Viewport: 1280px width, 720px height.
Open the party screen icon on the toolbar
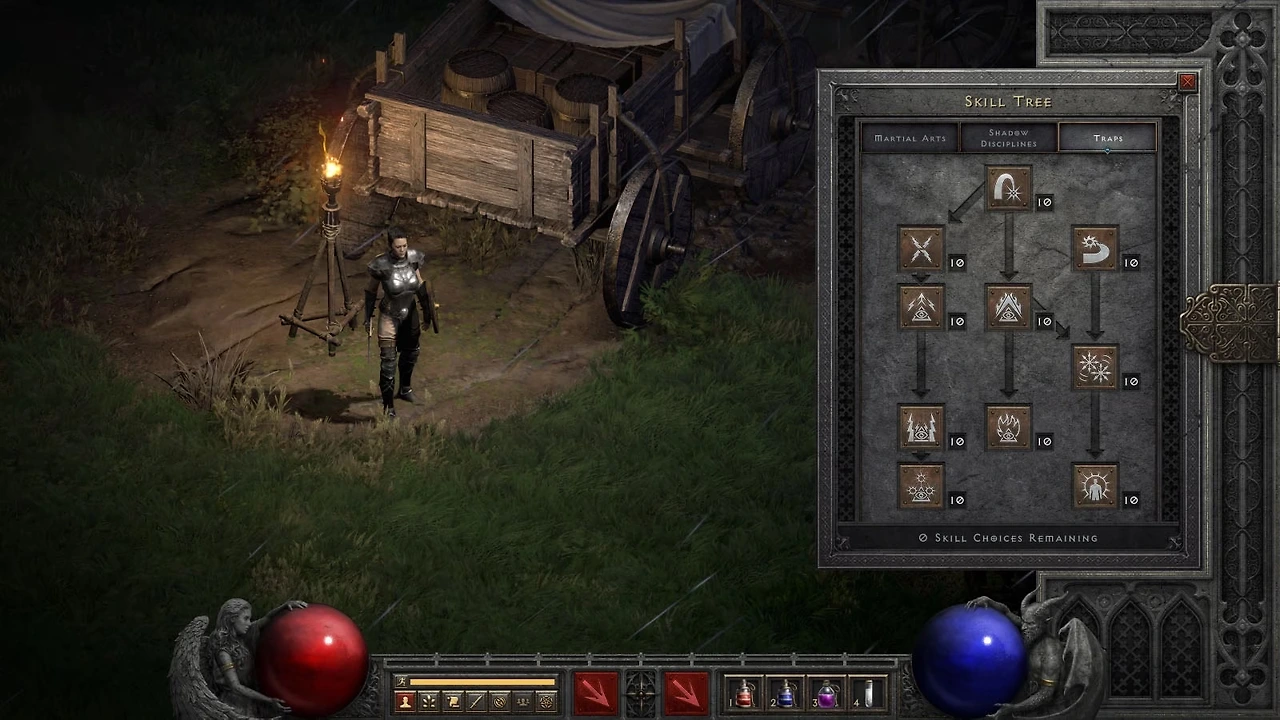pyautogui.click(x=523, y=701)
